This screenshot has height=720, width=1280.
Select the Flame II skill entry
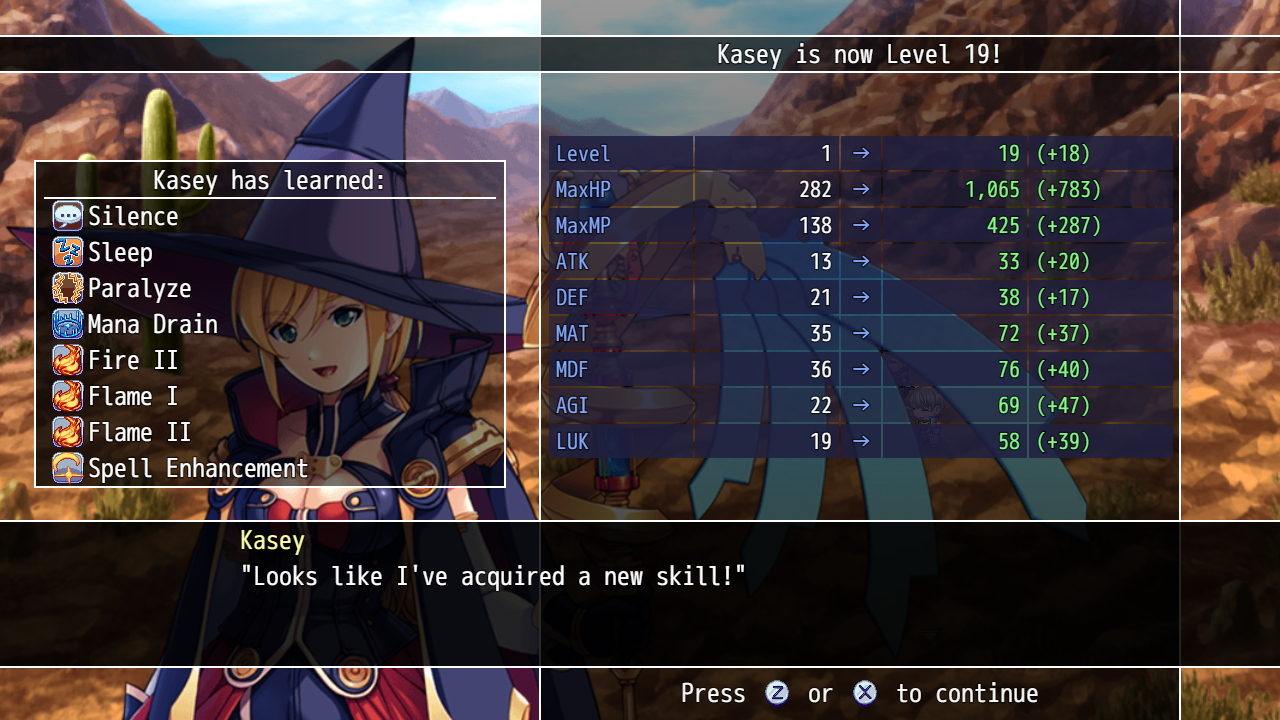pyautogui.click(x=139, y=432)
